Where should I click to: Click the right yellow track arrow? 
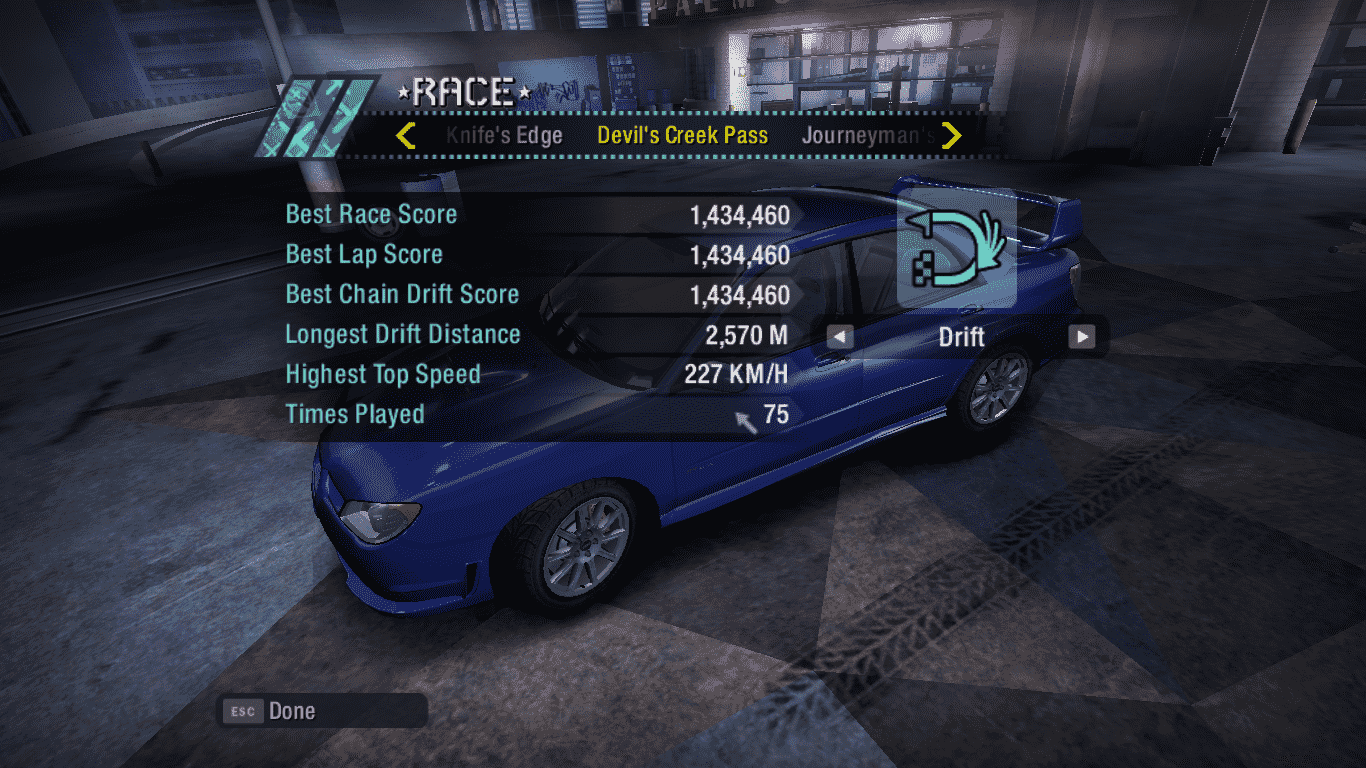pyautogui.click(x=952, y=135)
